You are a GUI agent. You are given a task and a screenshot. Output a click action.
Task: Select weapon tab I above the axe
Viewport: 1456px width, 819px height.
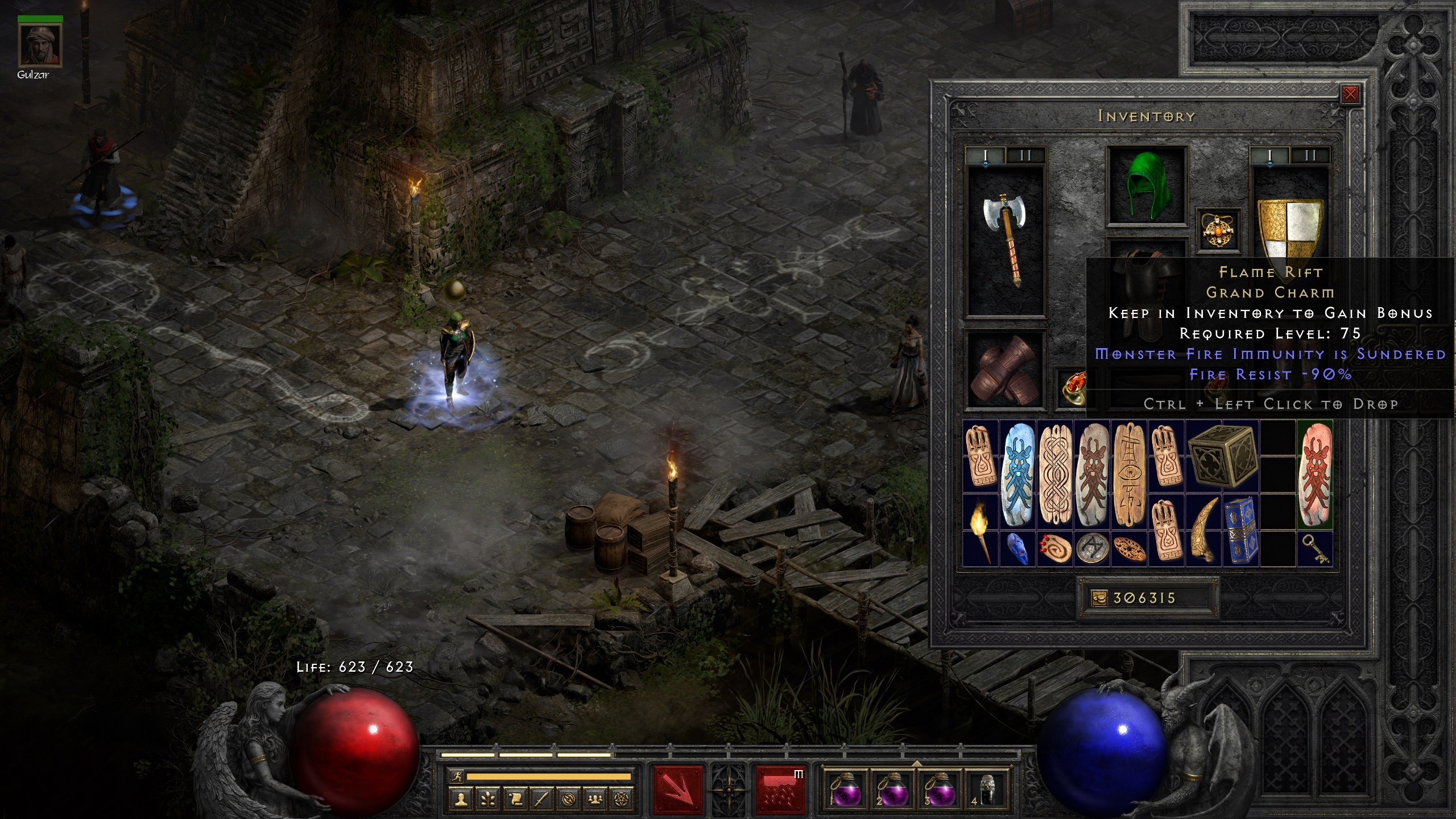(x=985, y=154)
